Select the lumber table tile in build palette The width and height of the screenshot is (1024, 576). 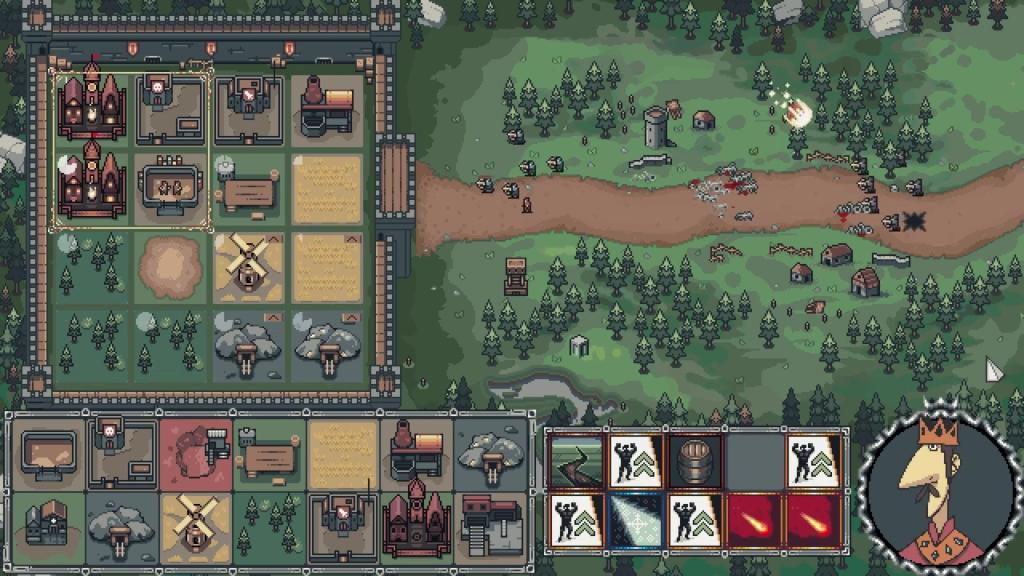[x=270, y=454]
